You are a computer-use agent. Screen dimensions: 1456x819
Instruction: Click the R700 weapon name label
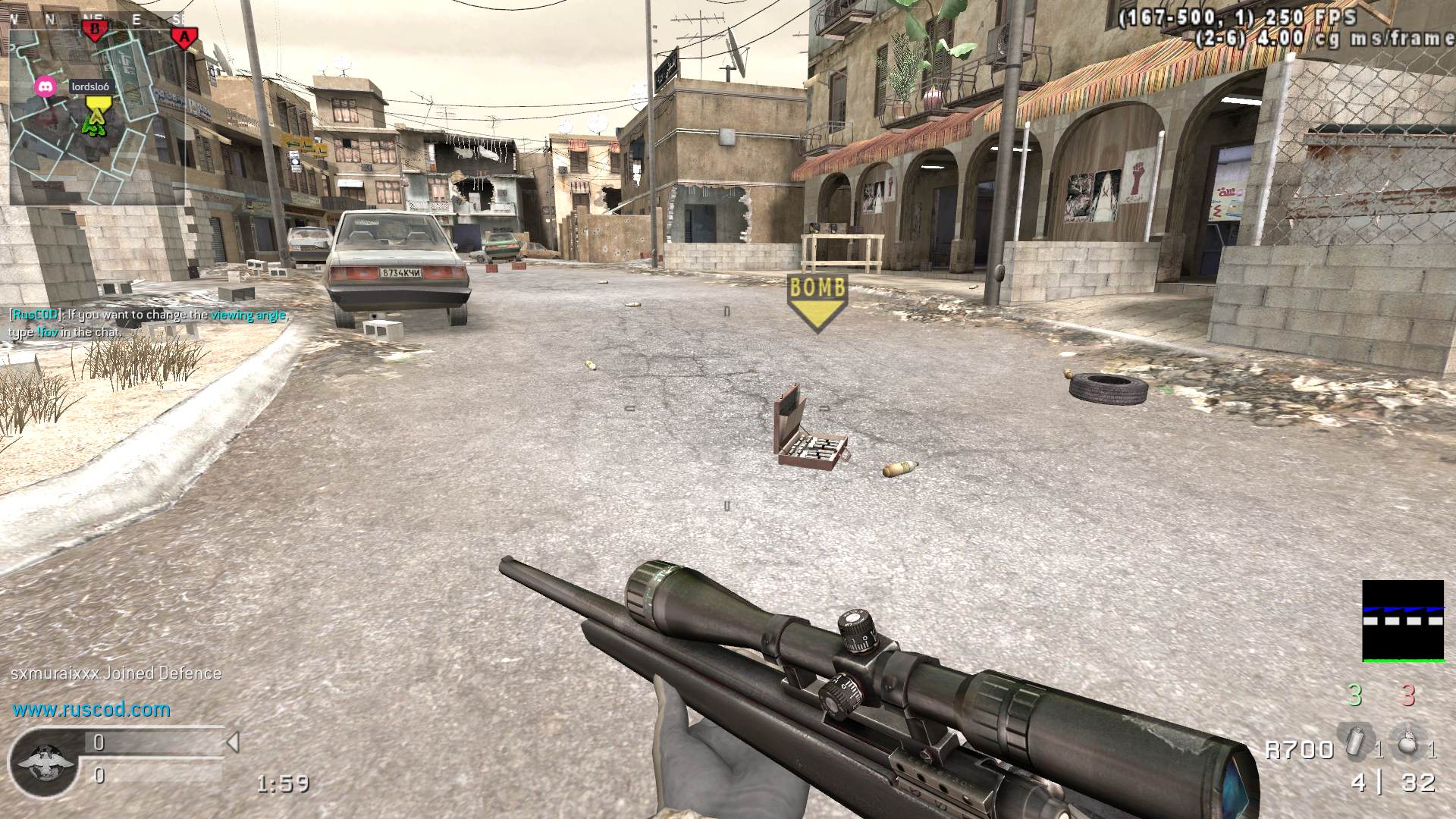(x=1299, y=750)
